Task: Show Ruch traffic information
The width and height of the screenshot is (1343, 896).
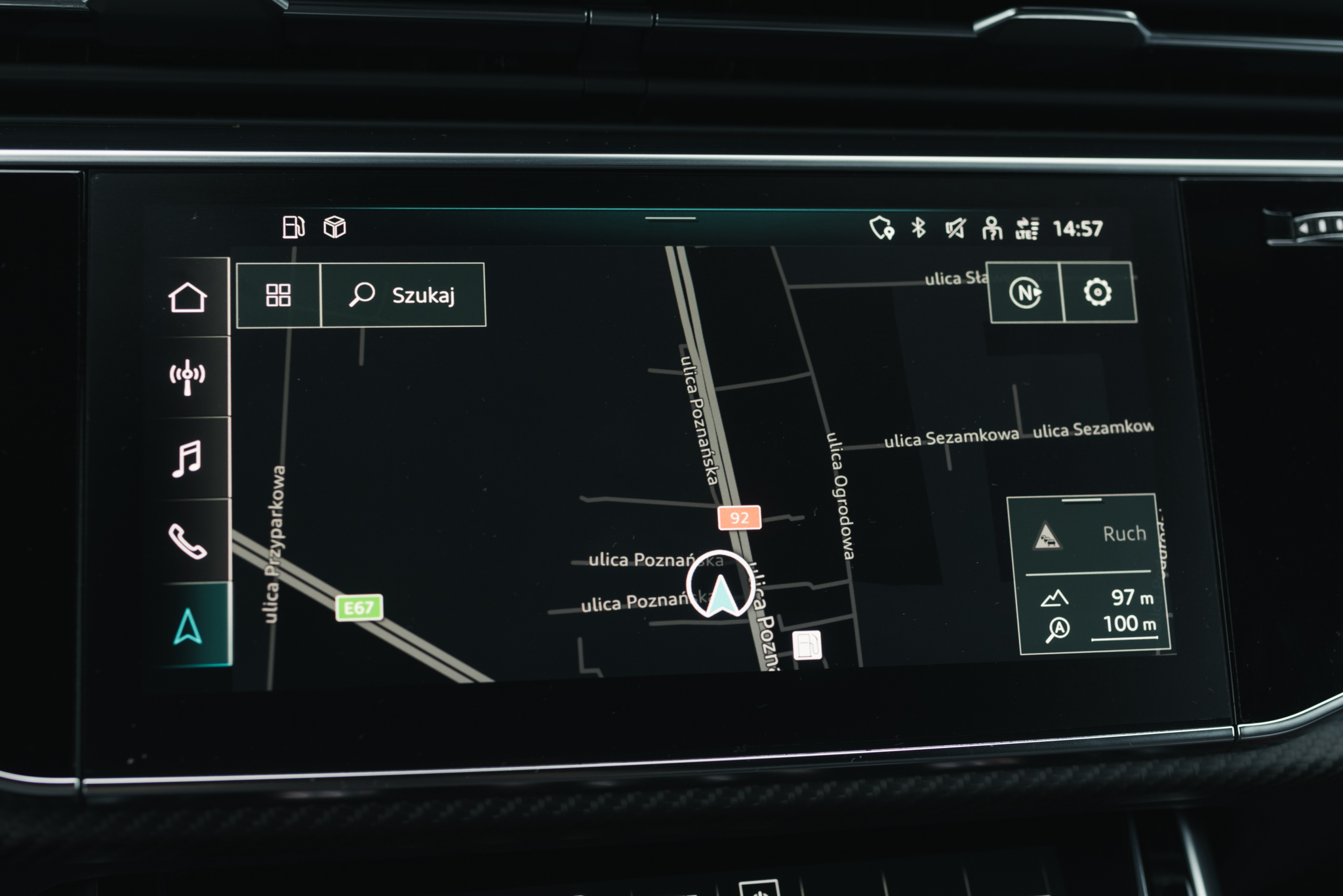Action: click(1089, 535)
